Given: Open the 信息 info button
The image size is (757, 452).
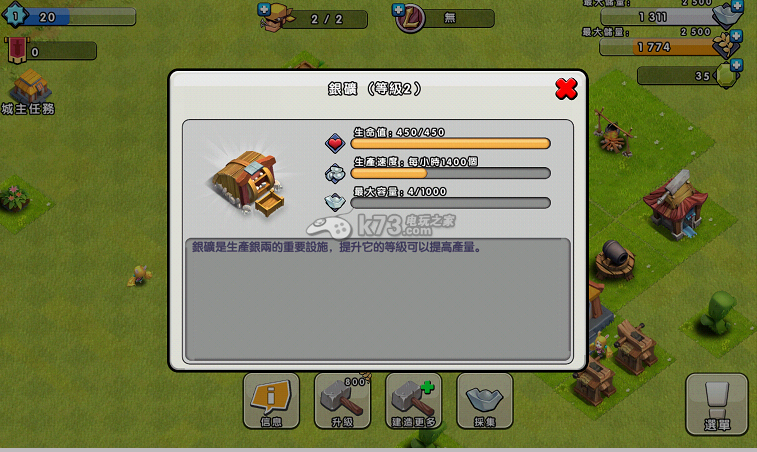Looking at the screenshot, I should (271, 402).
